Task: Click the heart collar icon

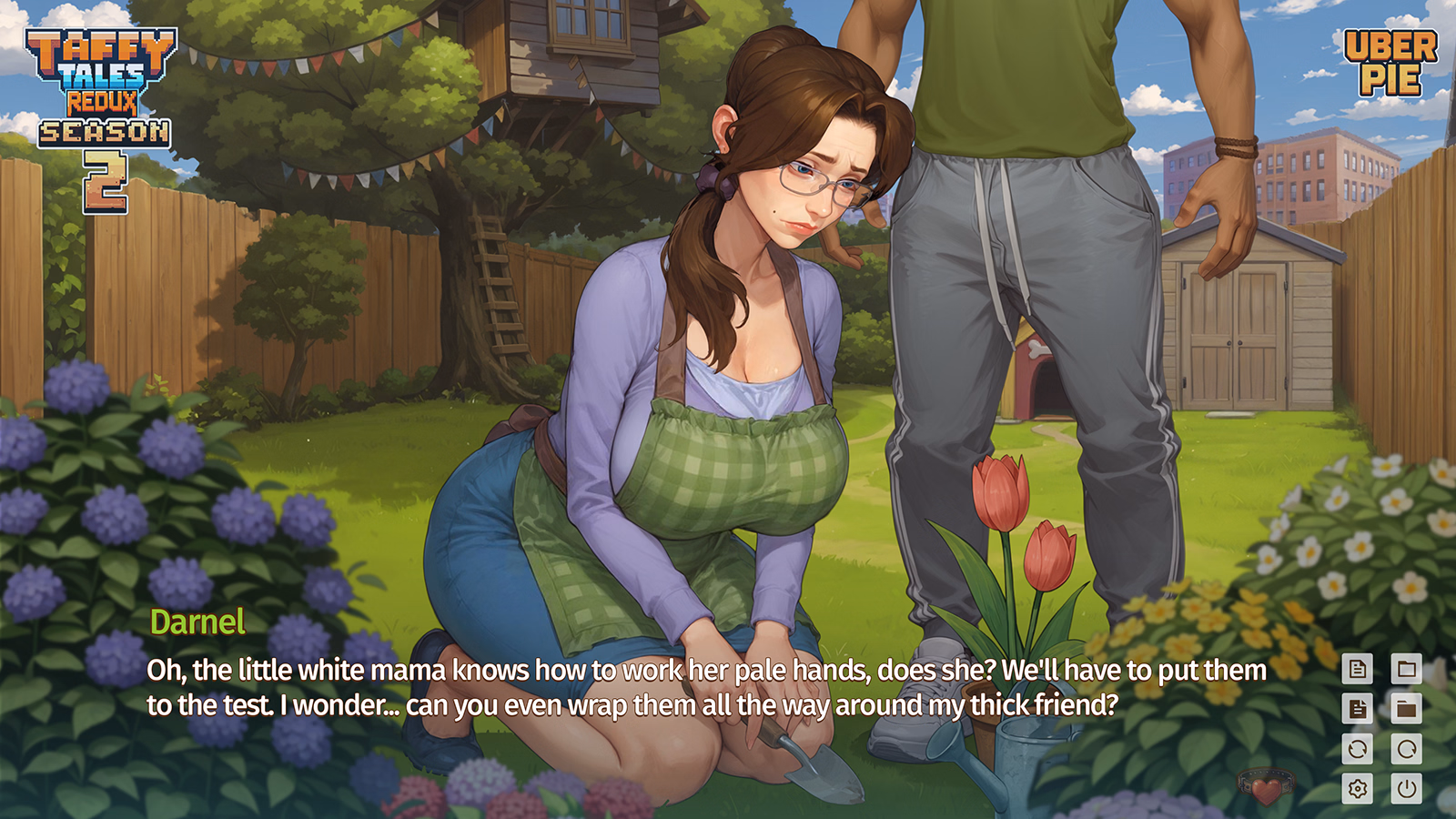Action: tap(1265, 786)
